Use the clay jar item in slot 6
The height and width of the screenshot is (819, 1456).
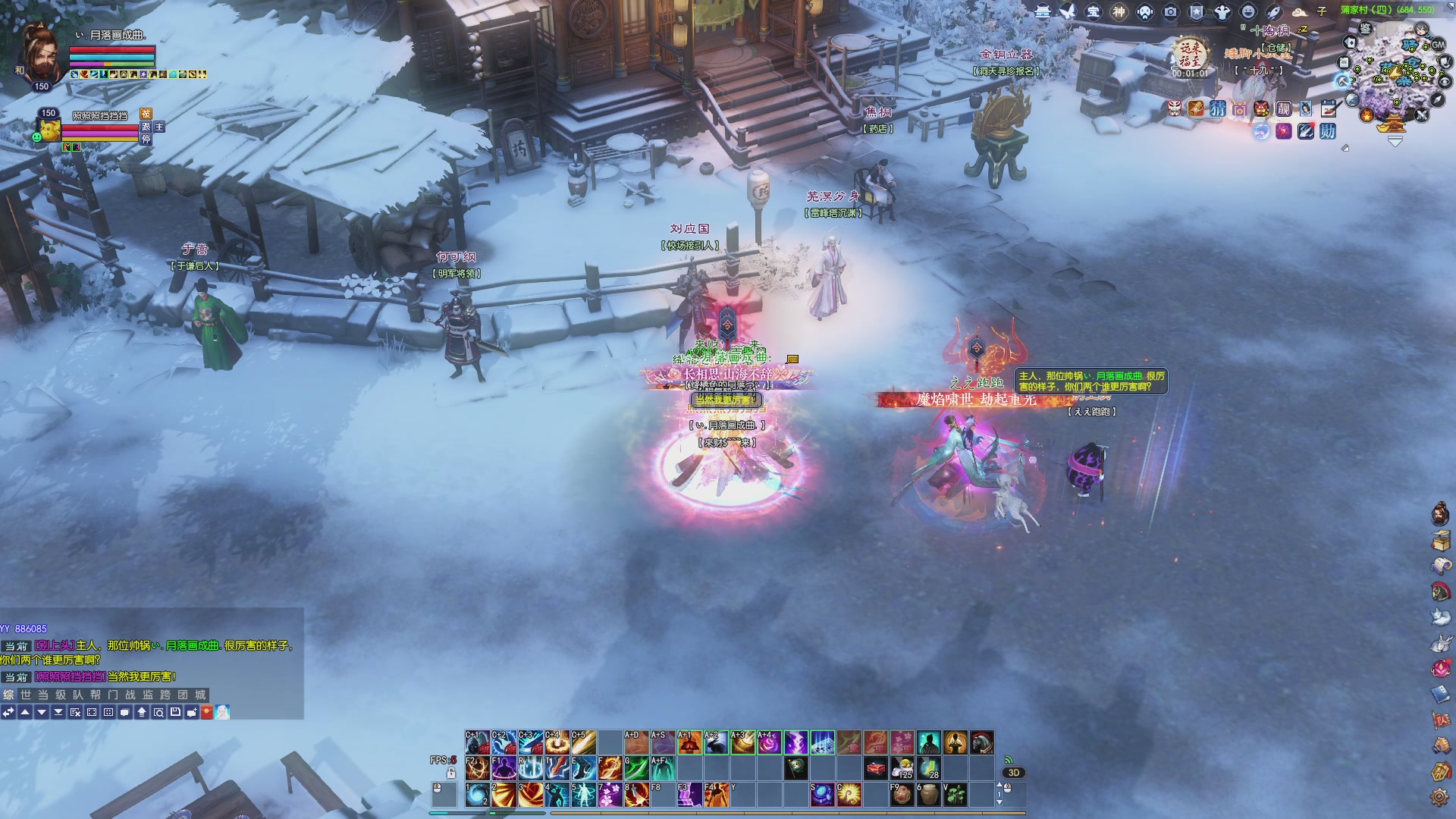coord(928,794)
